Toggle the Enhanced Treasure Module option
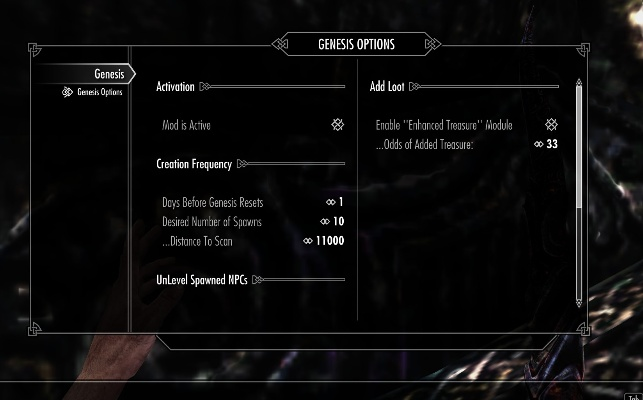643x400 pixels. (x=550, y=125)
